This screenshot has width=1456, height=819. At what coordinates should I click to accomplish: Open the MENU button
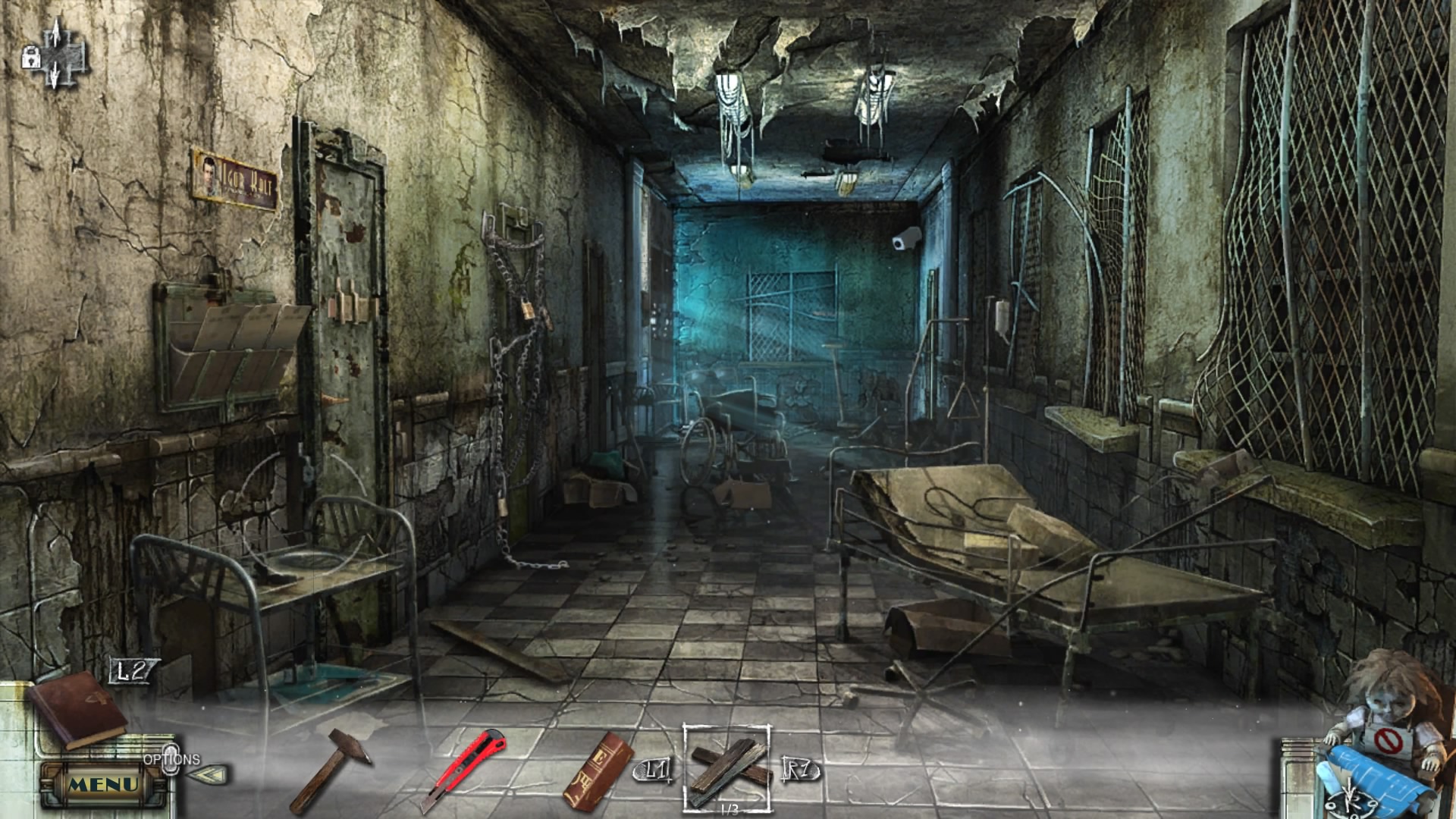(104, 784)
